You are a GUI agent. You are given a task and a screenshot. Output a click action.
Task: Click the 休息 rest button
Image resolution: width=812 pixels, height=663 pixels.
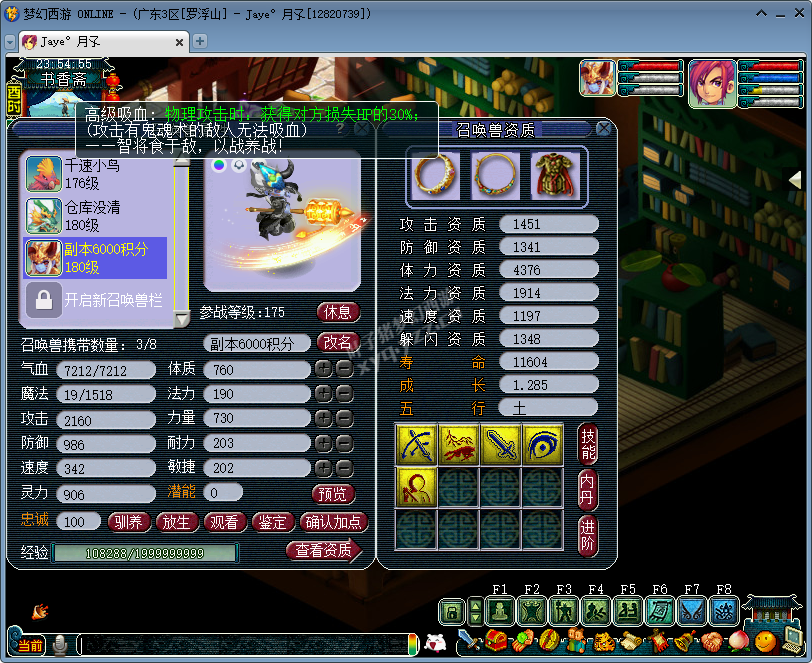(338, 312)
